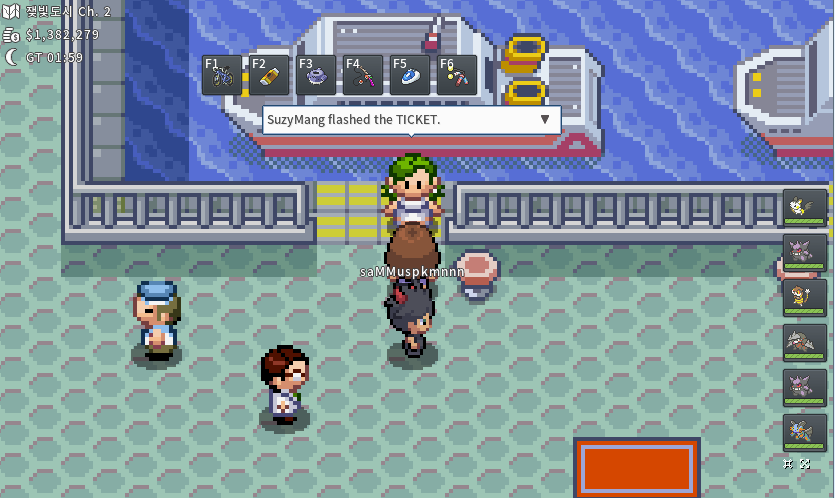Activate the blue disc item in F5

pos(410,75)
